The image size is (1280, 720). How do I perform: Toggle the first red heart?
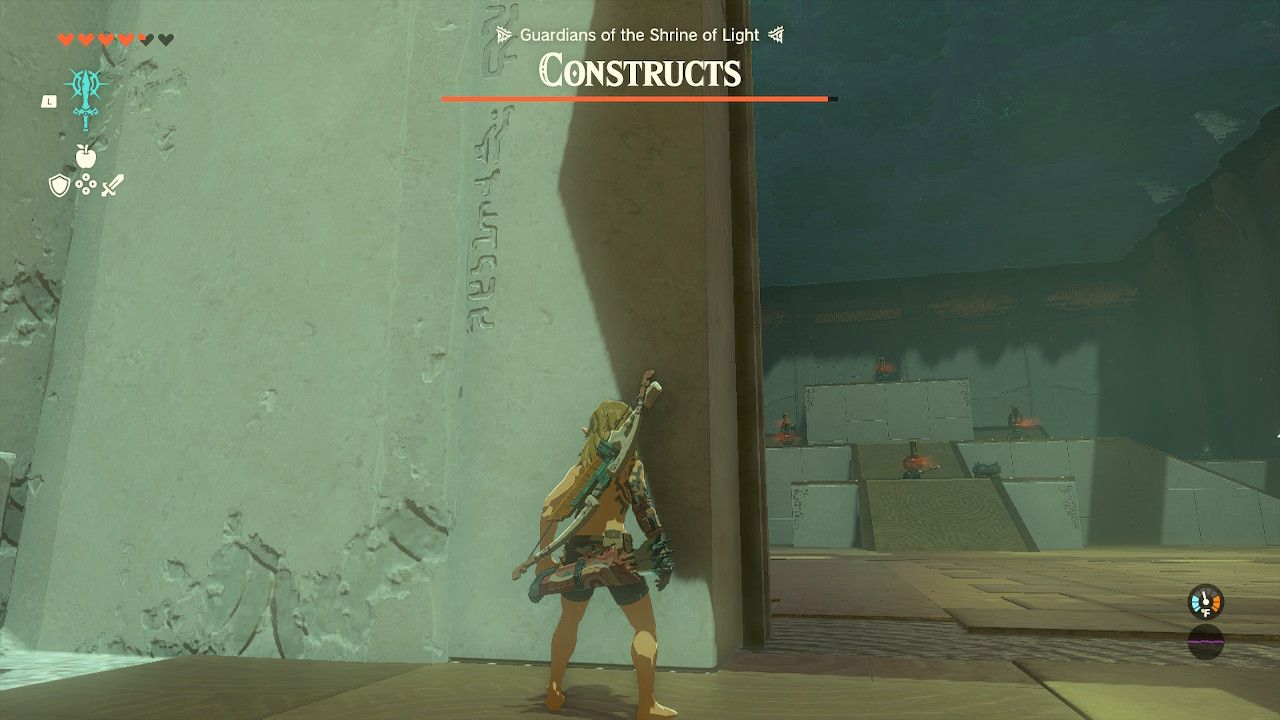coord(66,38)
